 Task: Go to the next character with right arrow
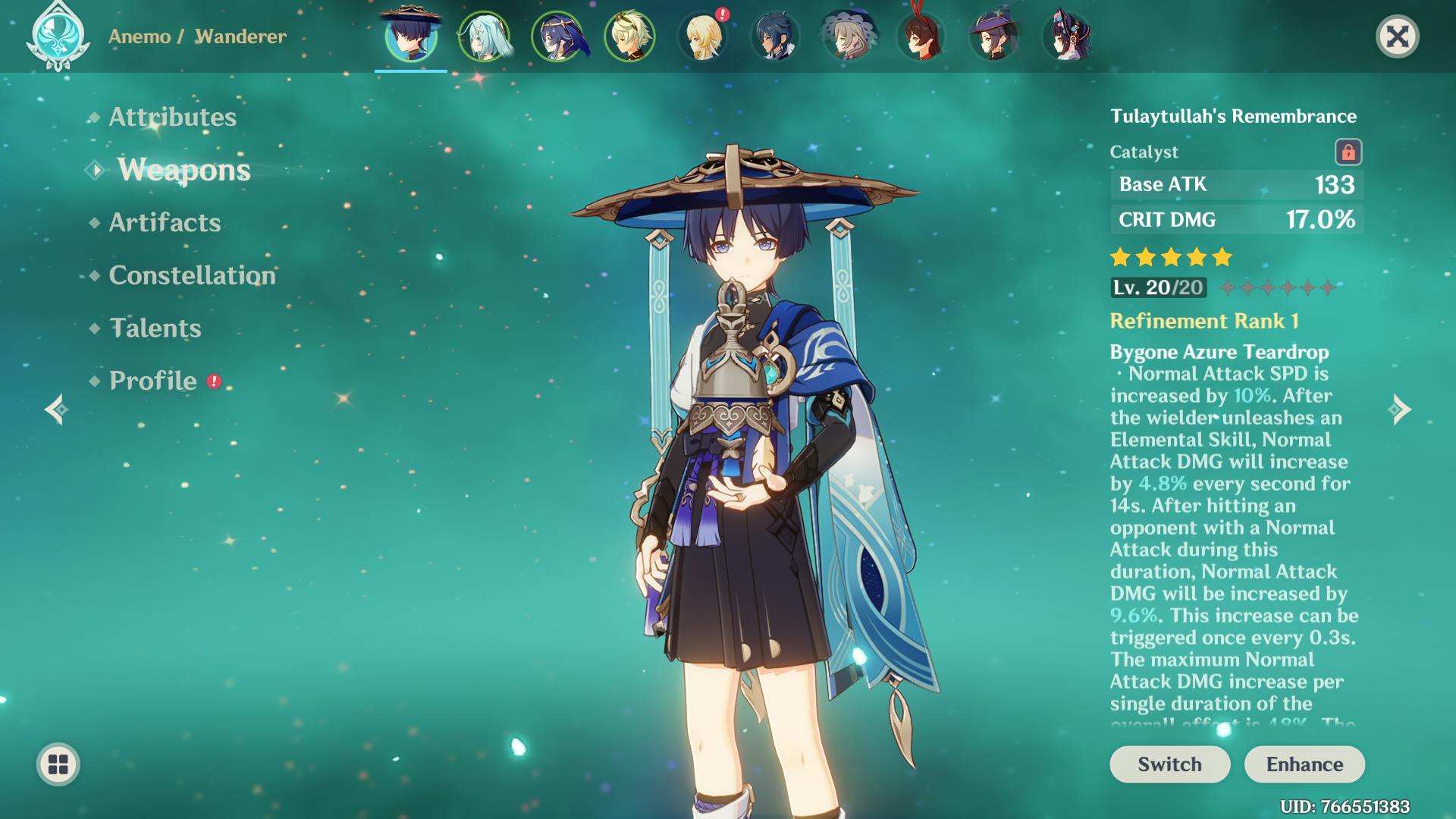pos(1400,410)
